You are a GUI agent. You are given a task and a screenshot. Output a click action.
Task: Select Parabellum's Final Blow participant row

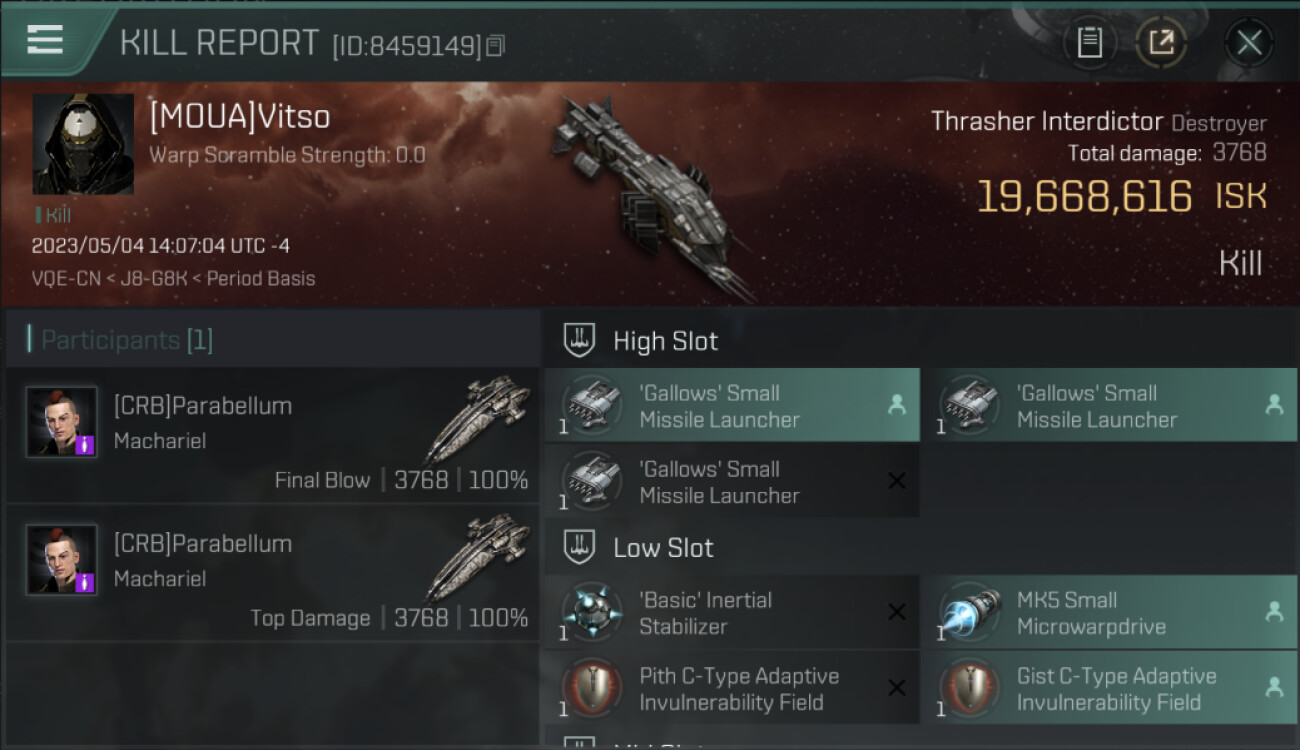[x=272, y=436]
